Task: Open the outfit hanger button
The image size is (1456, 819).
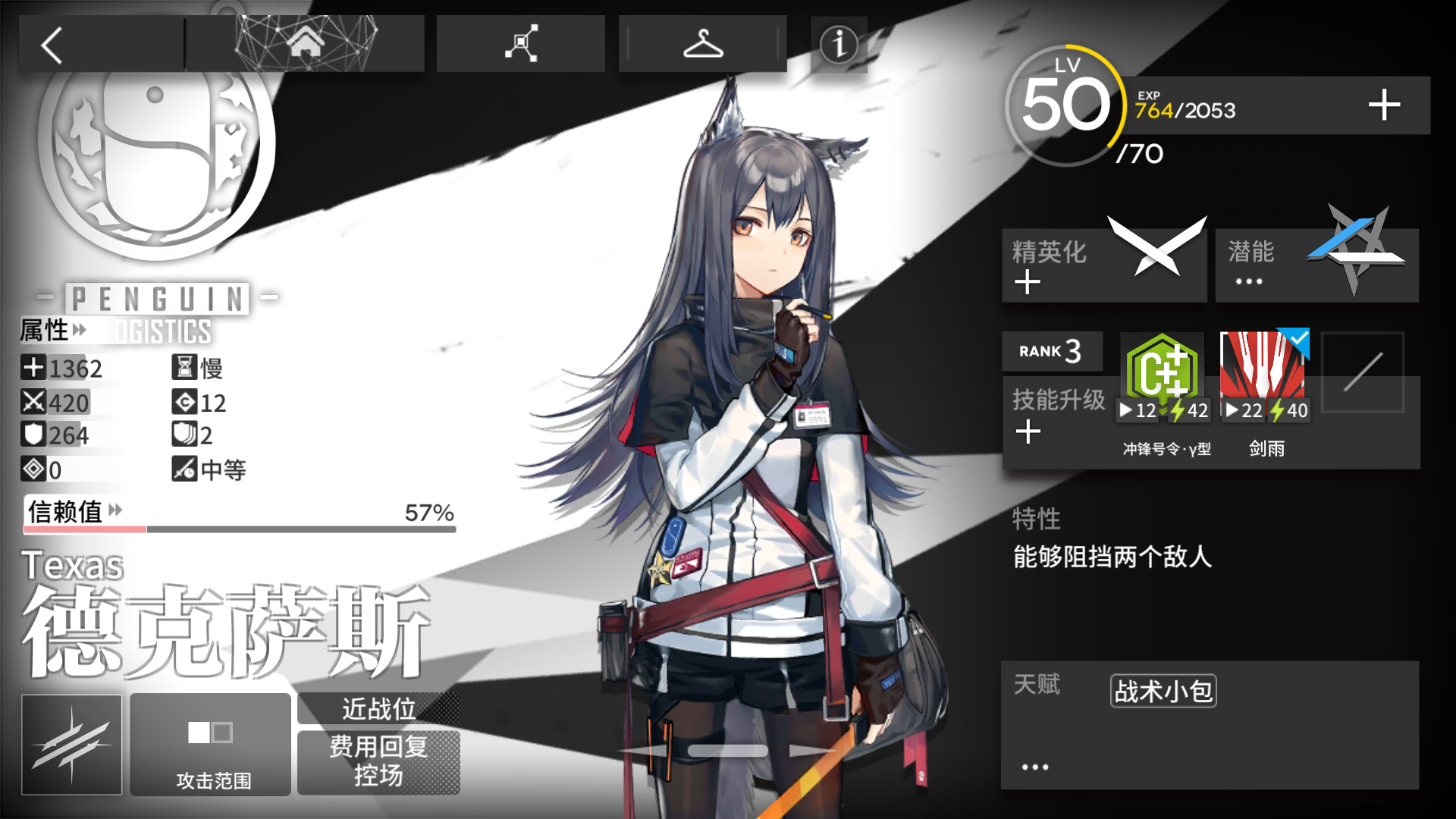Action: pyautogui.click(x=702, y=44)
